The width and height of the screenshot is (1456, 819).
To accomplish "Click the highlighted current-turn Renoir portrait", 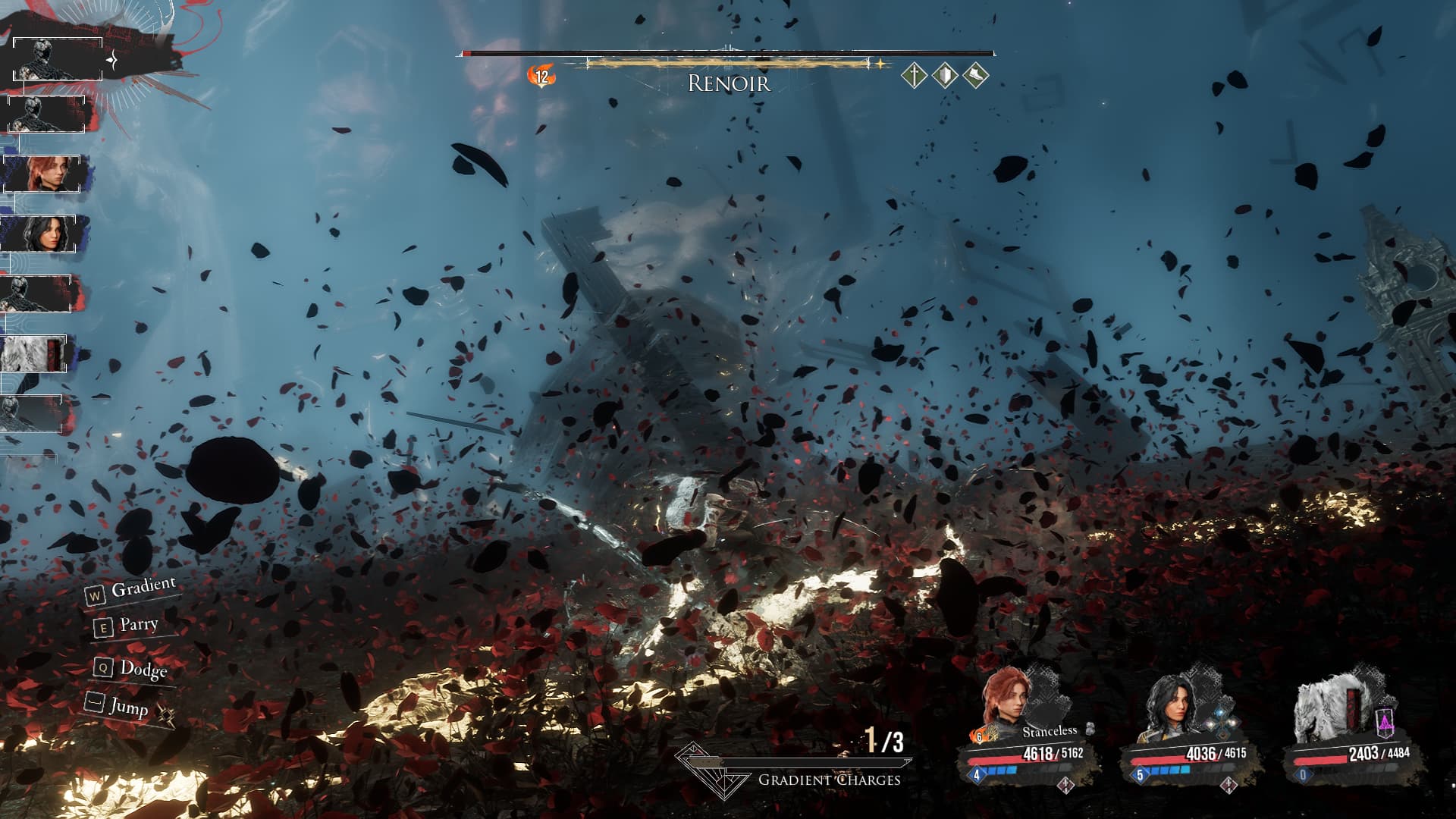I will coord(58,59).
